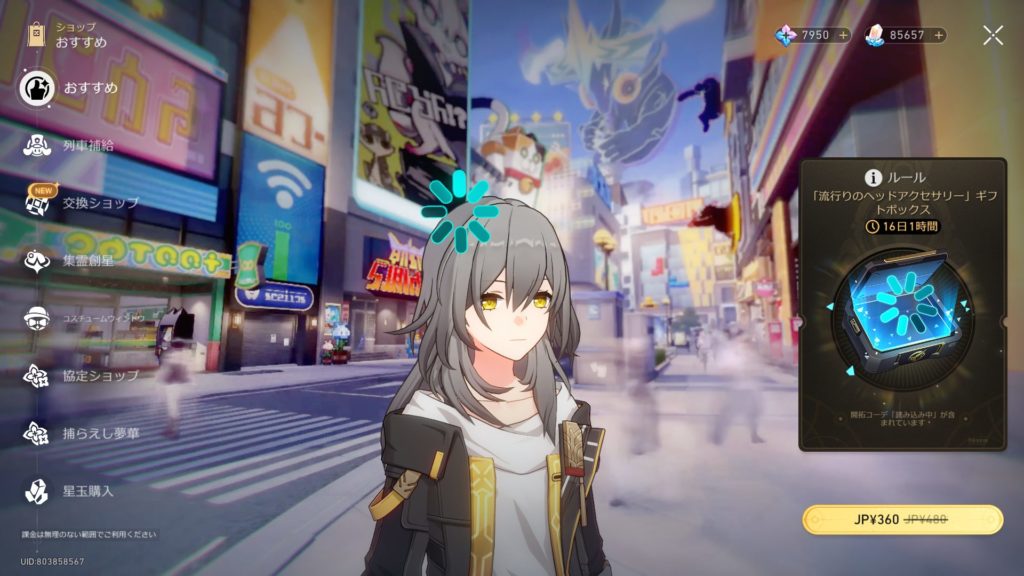
Task: Add more of the 7950 currency
Action: click(843, 35)
